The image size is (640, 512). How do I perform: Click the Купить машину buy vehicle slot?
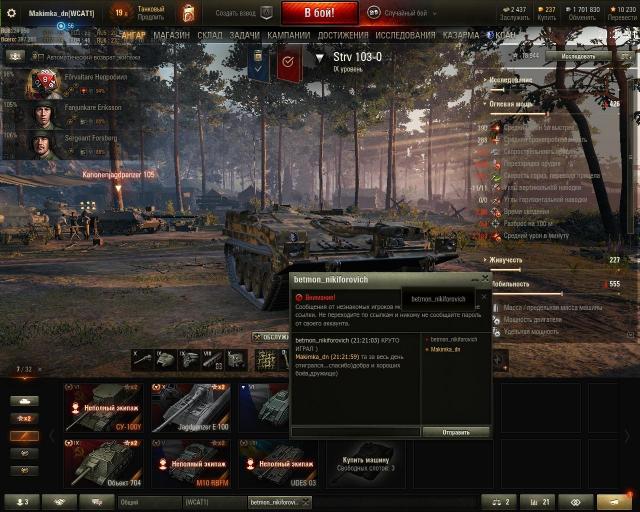pos(363,464)
